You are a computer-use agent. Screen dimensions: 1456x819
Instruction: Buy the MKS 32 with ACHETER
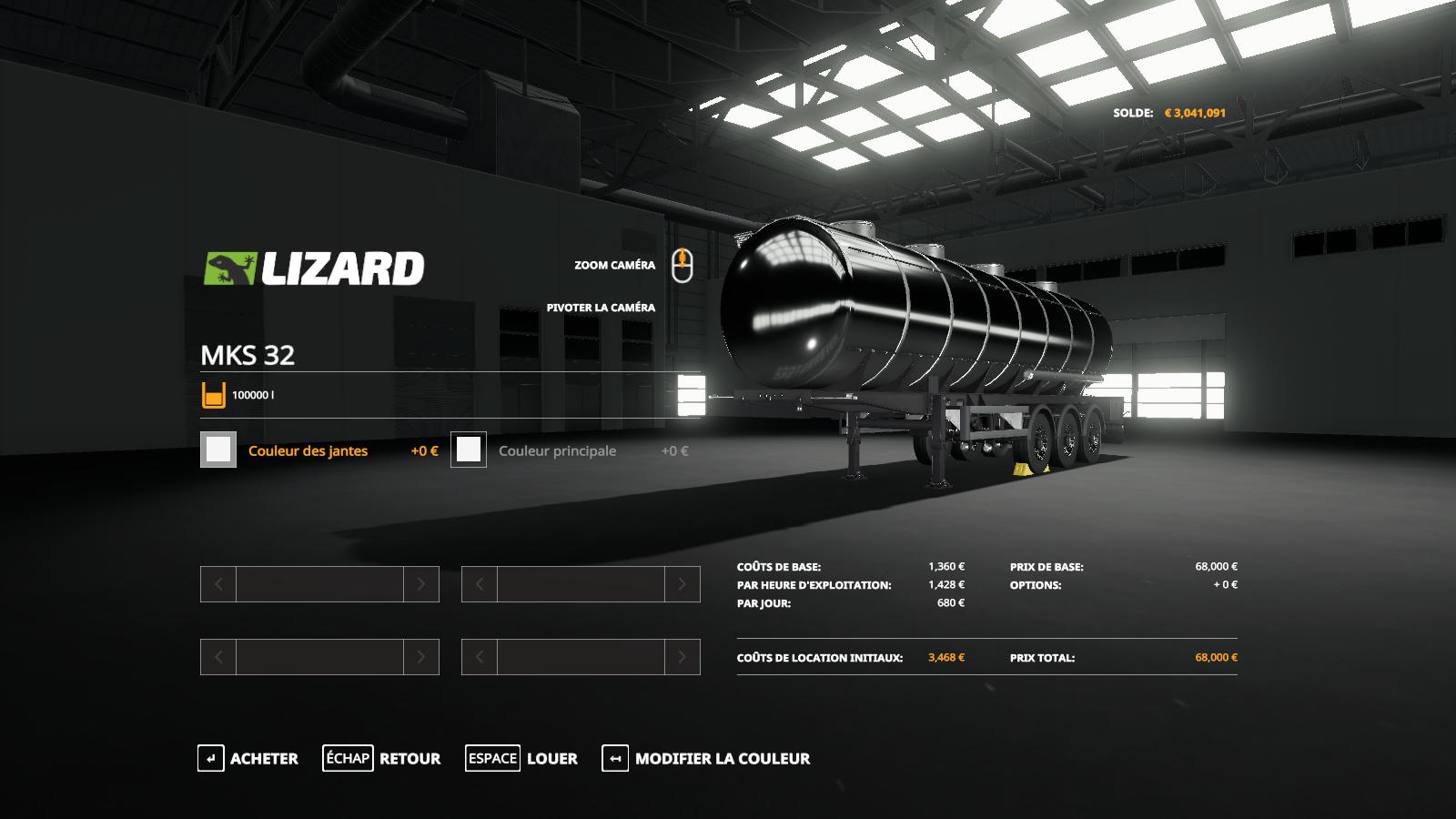(x=248, y=758)
